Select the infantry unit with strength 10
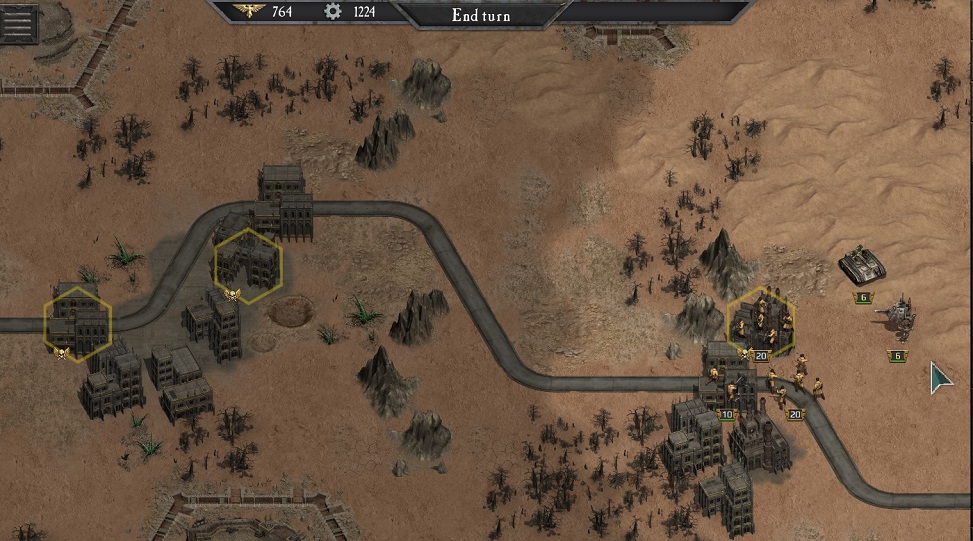 [726, 390]
